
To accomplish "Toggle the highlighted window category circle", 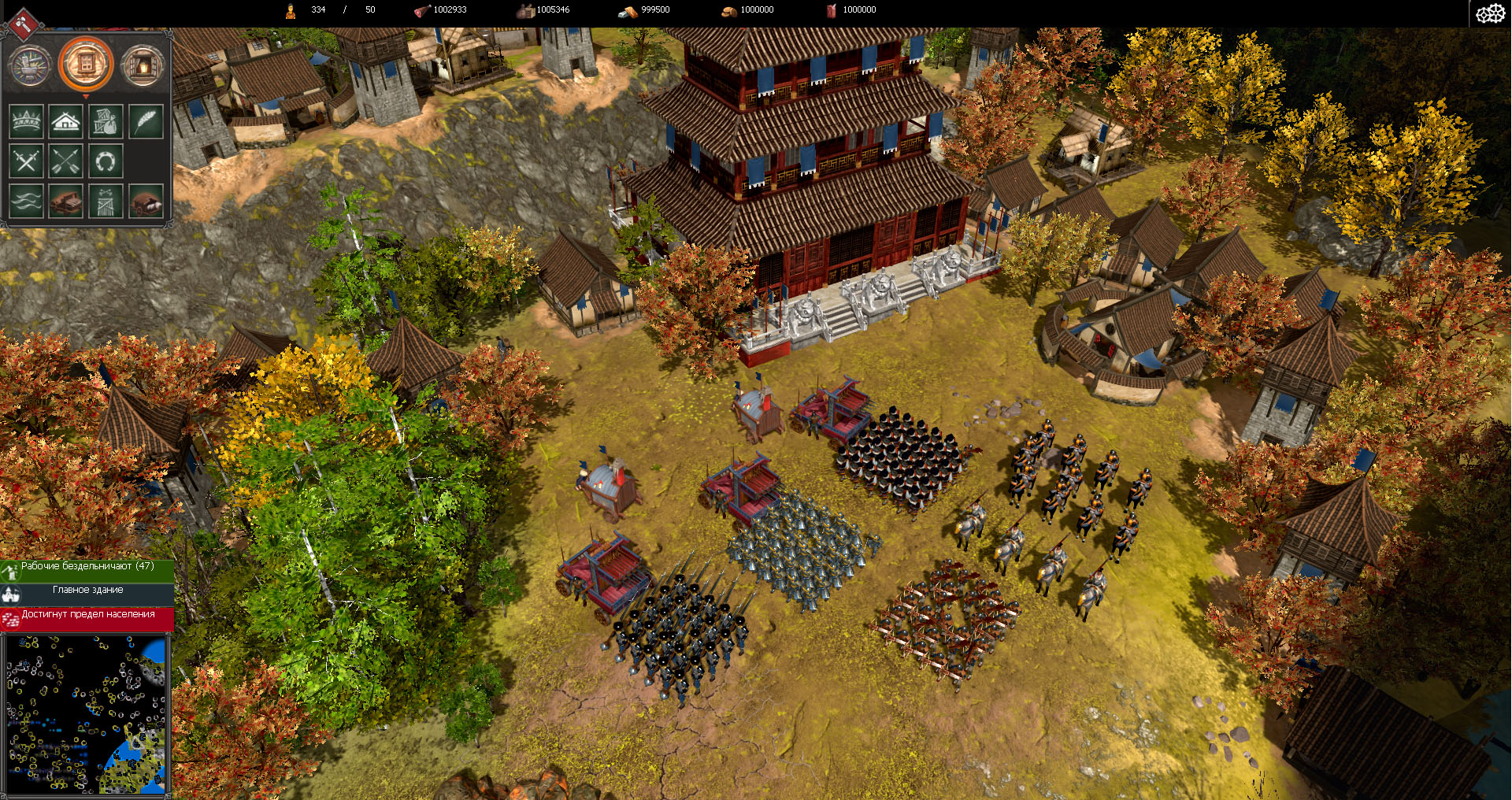I will pyautogui.click(x=85, y=64).
